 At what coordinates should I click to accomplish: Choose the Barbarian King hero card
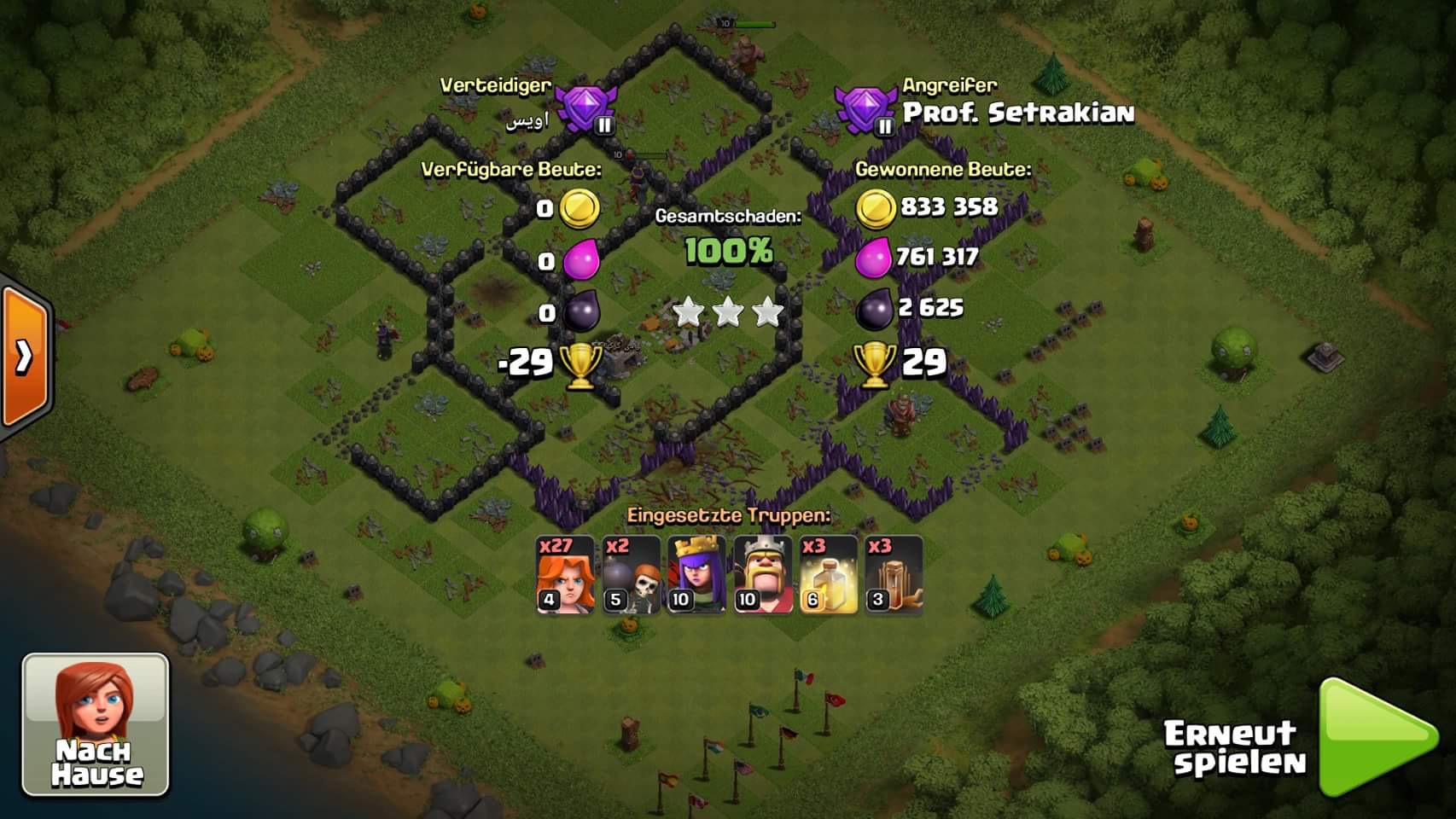pos(763,575)
